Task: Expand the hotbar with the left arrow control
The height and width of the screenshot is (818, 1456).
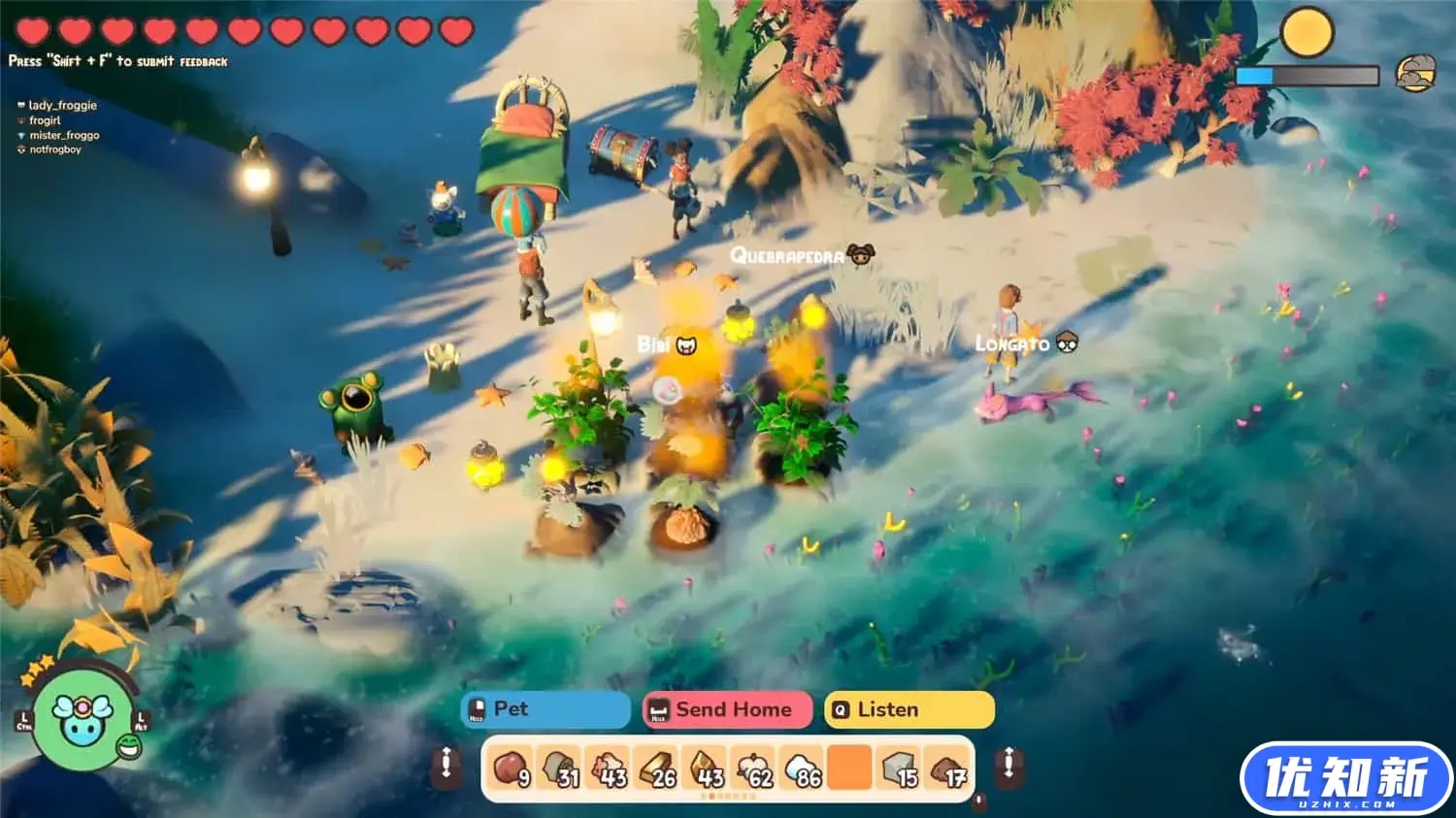Action: point(446,767)
